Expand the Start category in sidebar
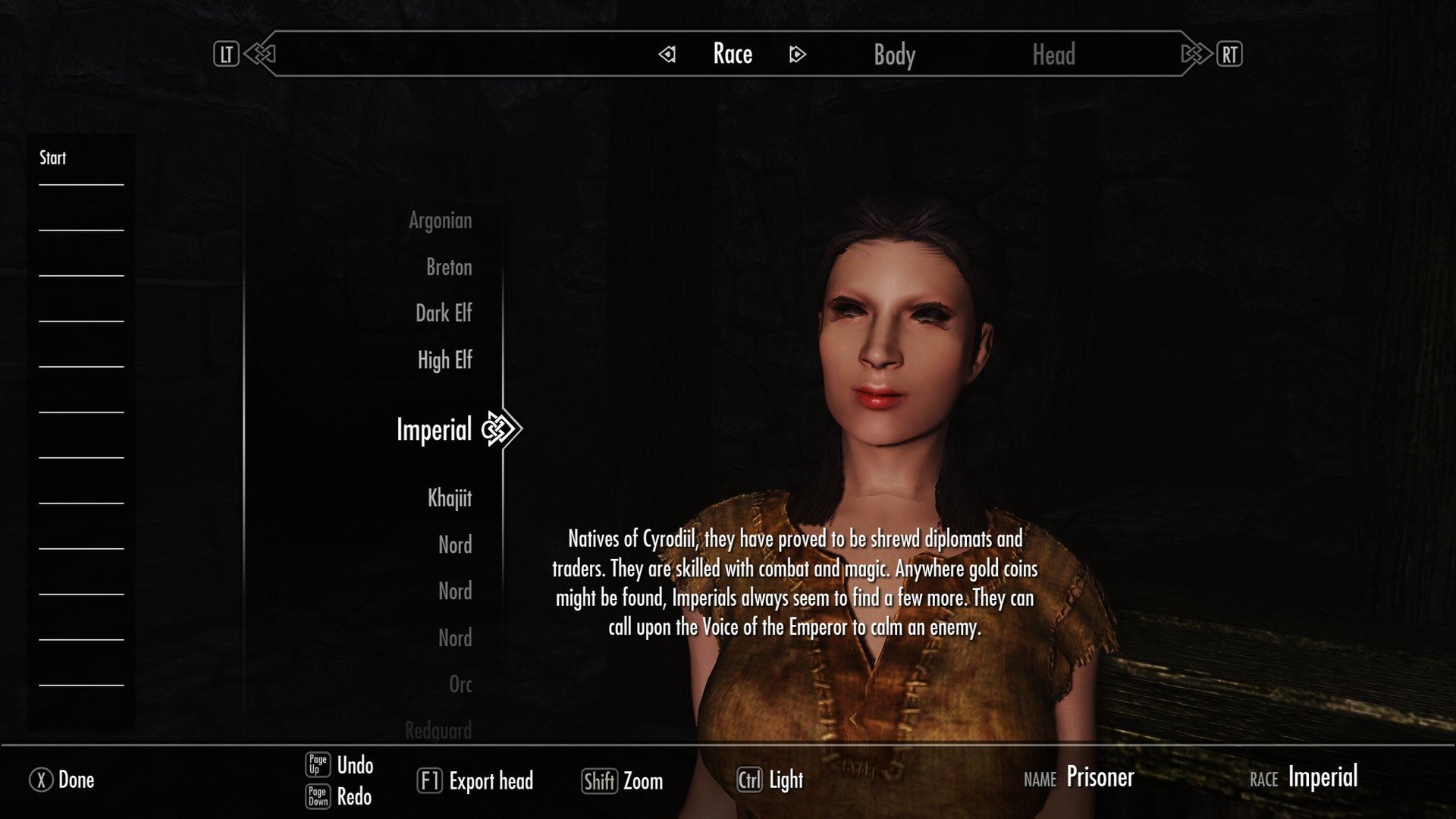 (x=51, y=158)
